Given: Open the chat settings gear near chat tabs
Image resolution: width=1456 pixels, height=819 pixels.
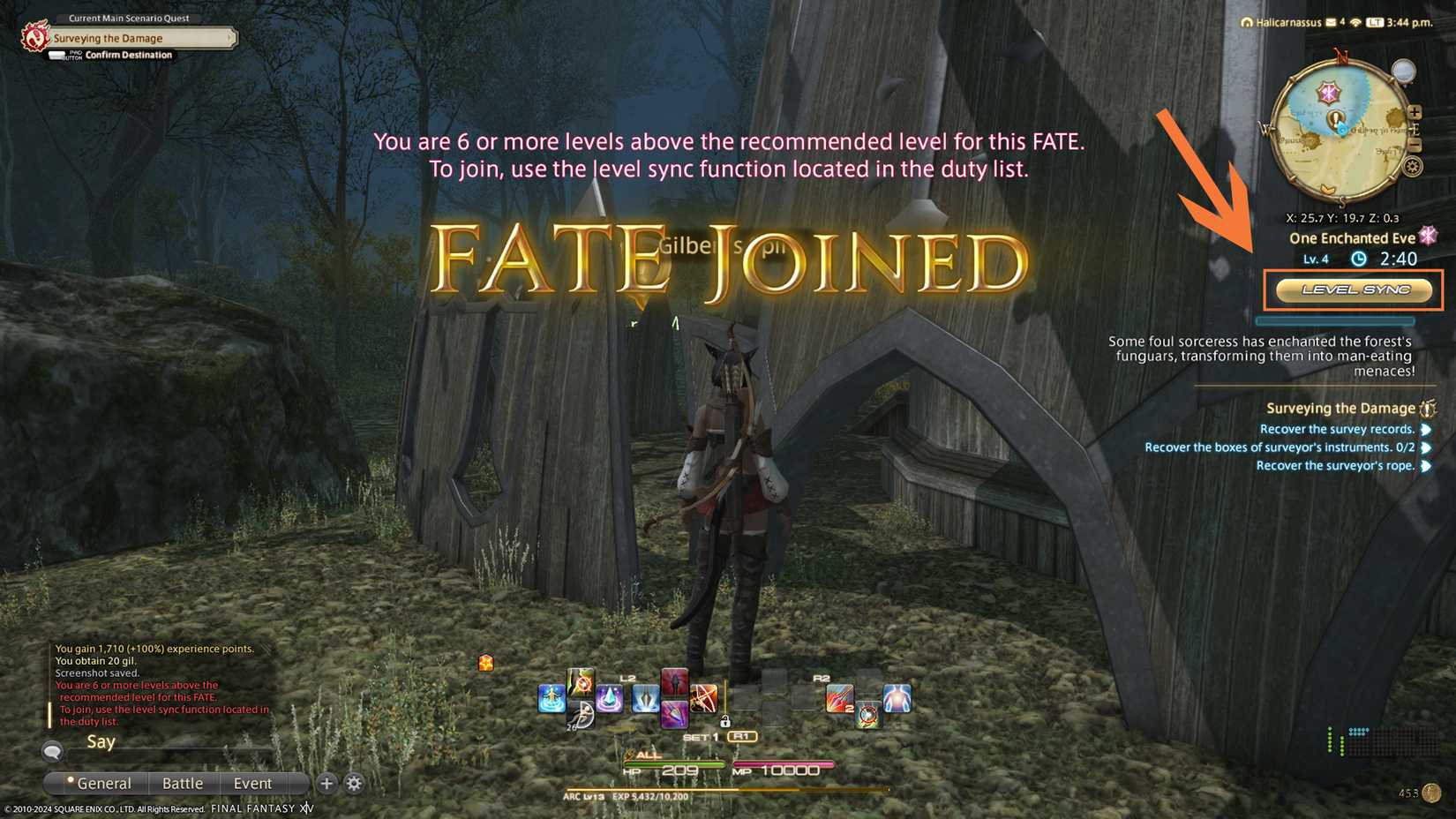Looking at the screenshot, I should pyautogui.click(x=355, y=784).
